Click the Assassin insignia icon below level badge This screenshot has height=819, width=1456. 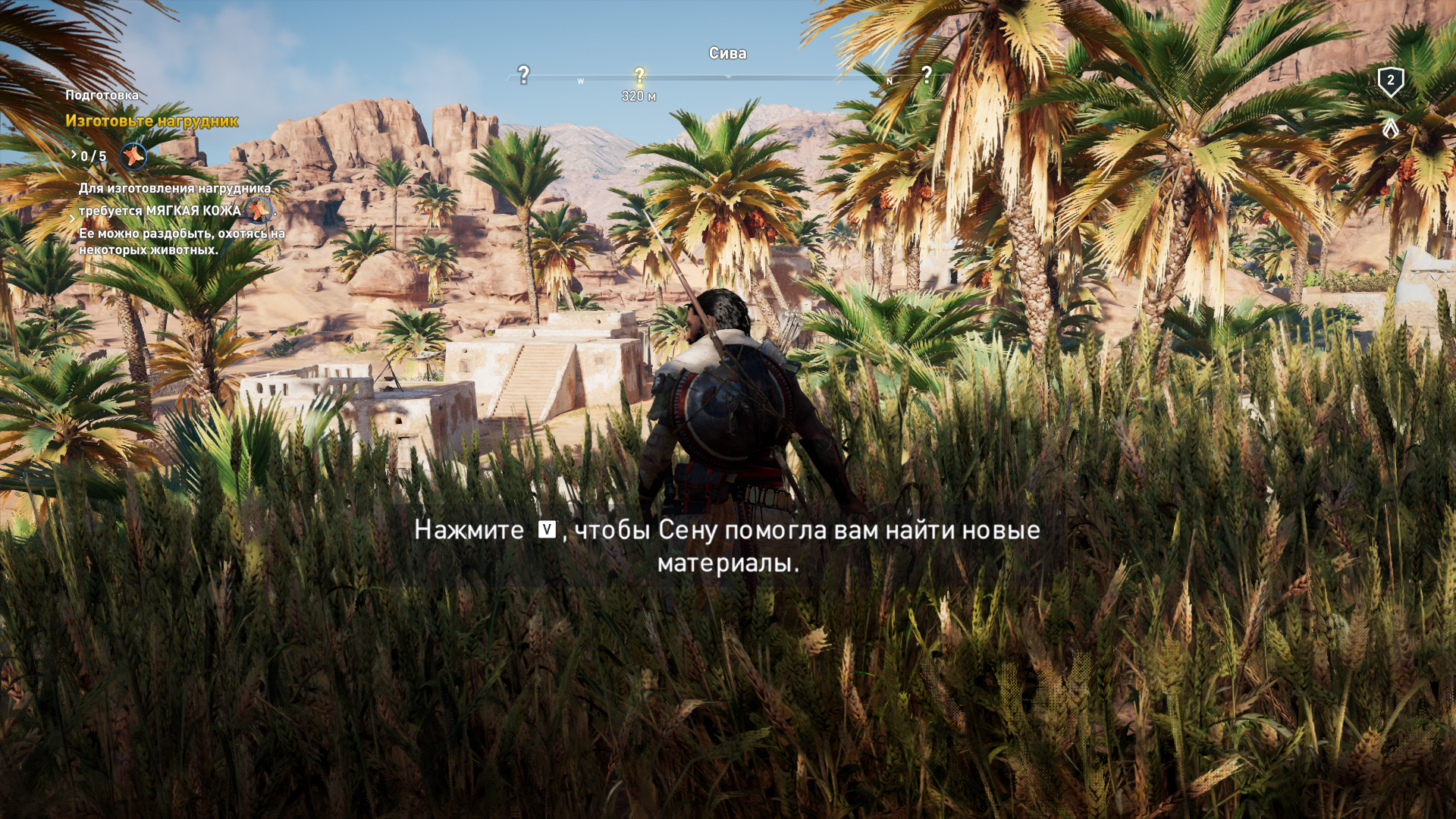click(1390, 129)
